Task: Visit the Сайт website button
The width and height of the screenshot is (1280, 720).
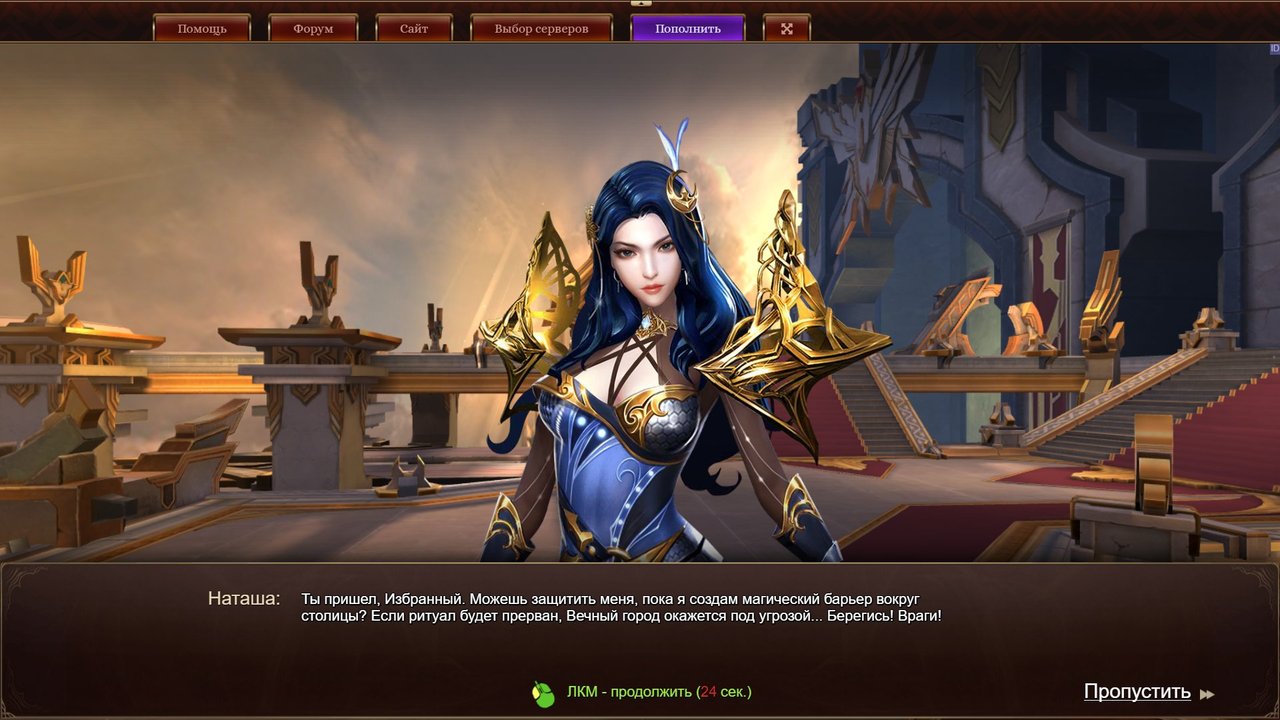Action: pos(414,28)
